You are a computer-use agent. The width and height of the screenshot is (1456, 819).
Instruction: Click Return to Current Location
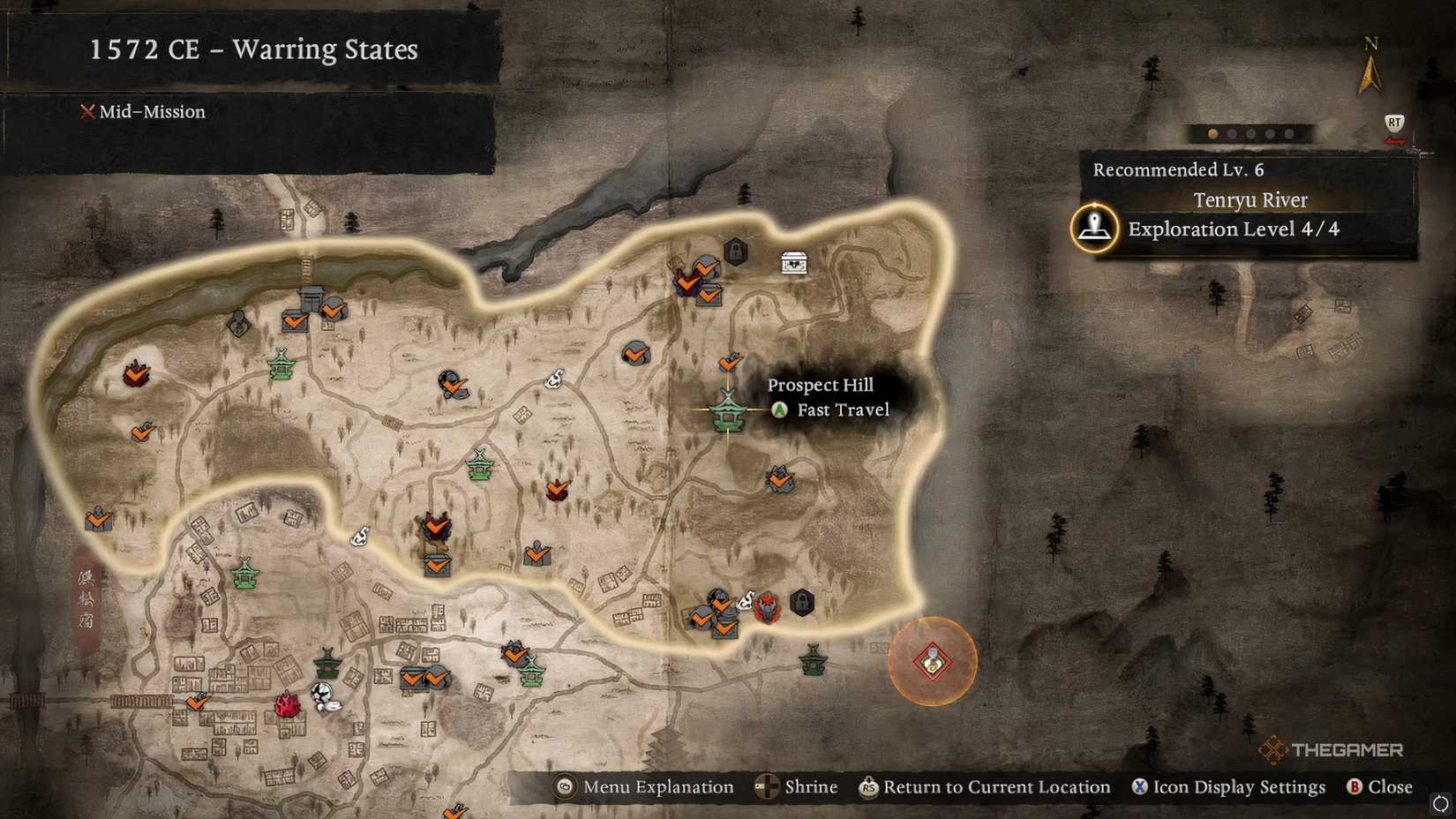pos(985,786)
